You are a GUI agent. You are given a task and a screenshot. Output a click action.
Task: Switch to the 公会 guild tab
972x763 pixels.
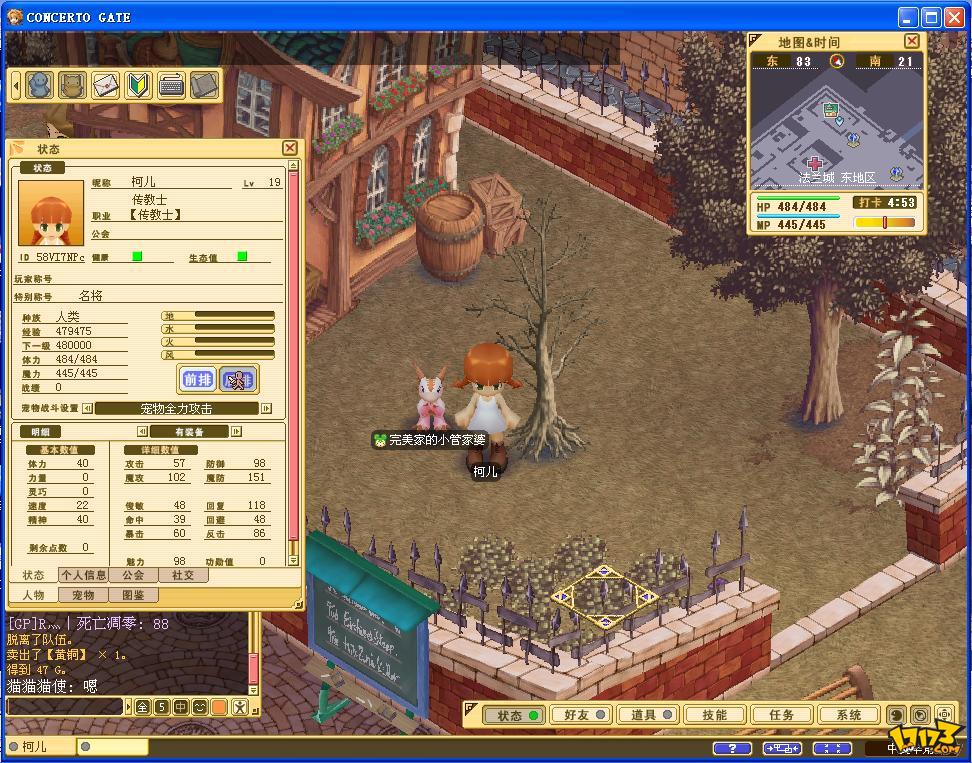pos(133,575)
